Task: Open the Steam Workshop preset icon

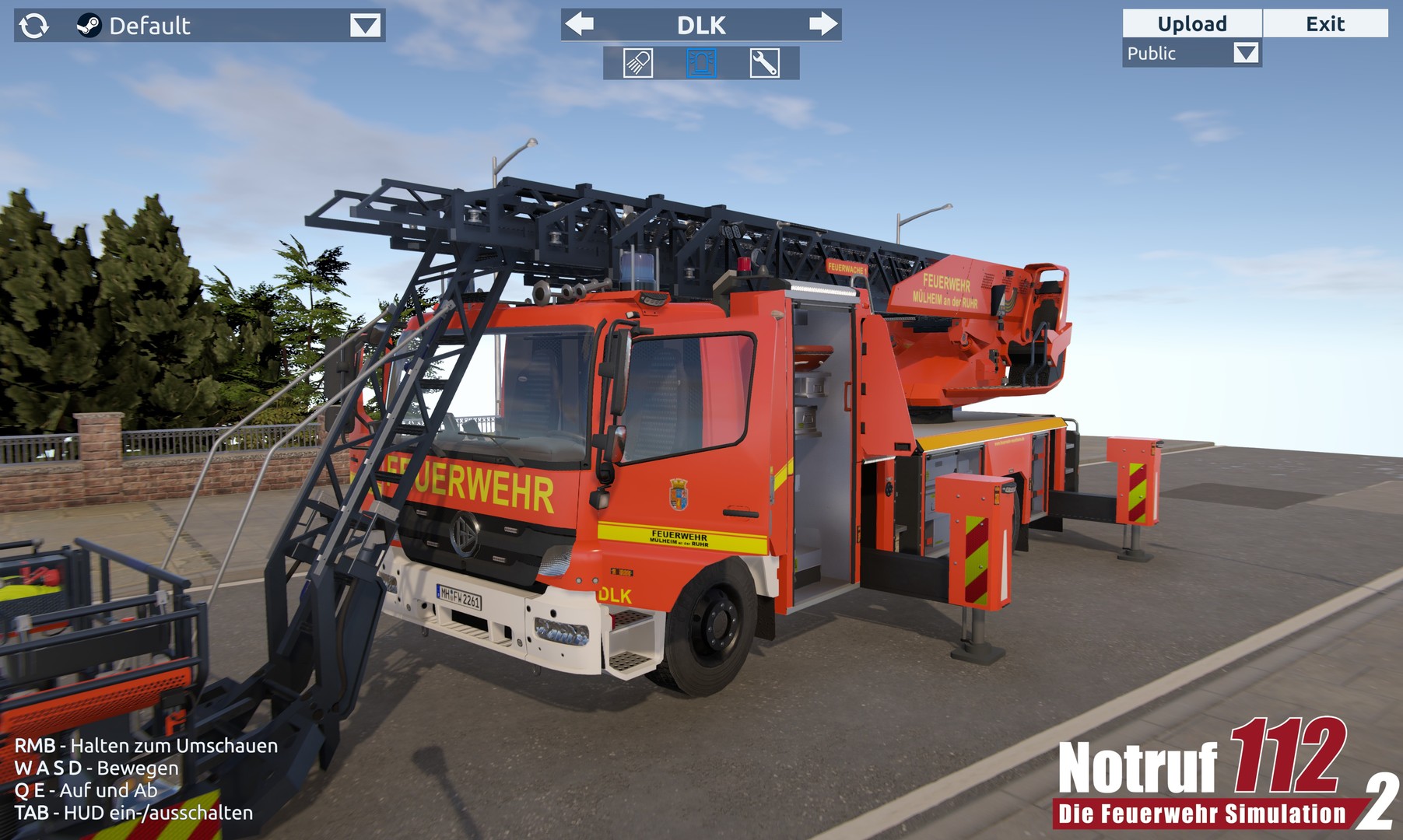Action: click(x=88, y=25)
